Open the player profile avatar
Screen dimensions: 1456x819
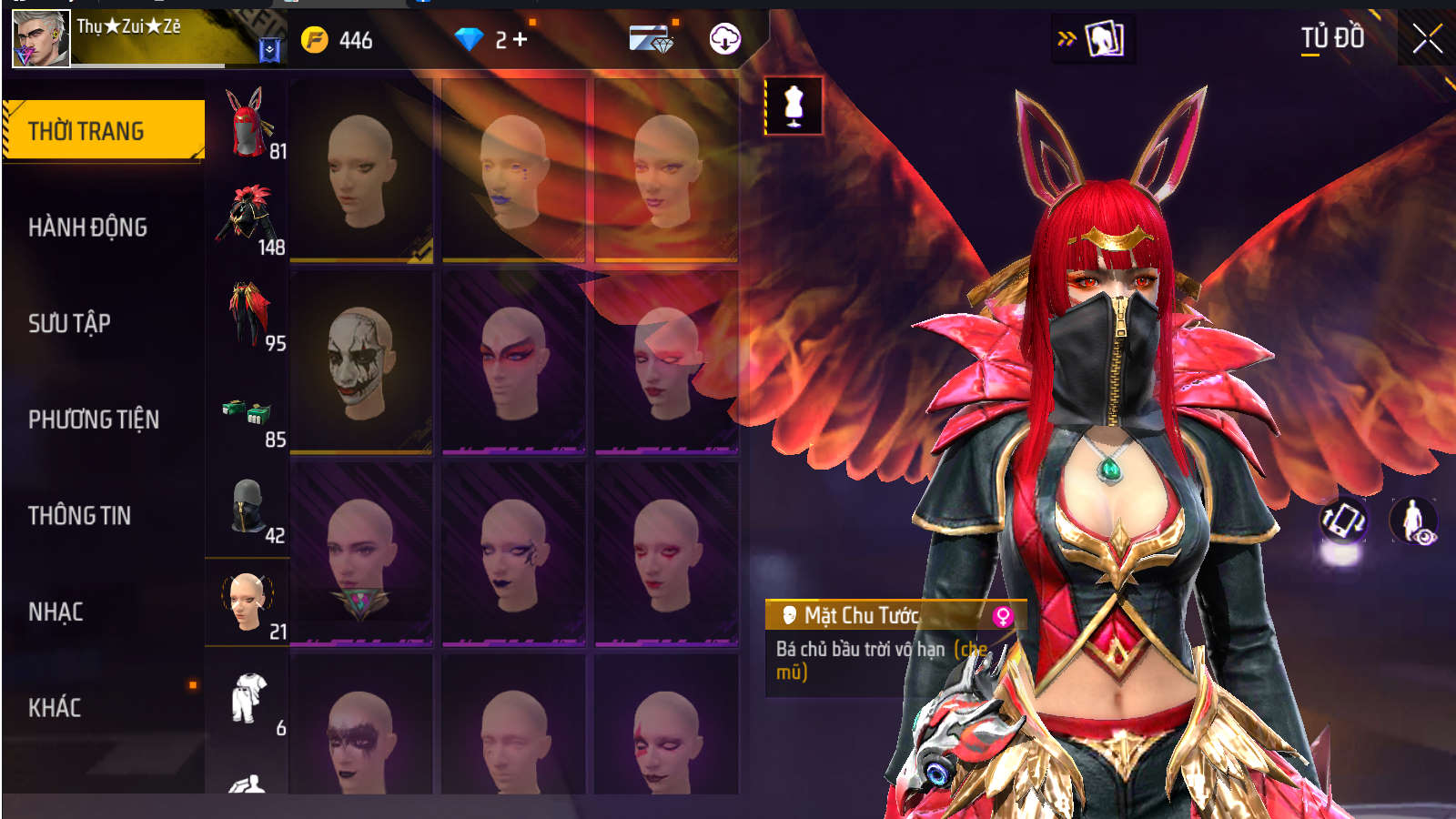pos(41,38)
